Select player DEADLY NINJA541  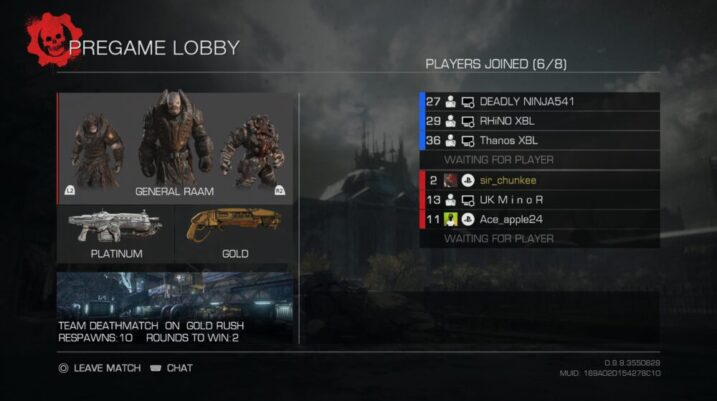540,101
